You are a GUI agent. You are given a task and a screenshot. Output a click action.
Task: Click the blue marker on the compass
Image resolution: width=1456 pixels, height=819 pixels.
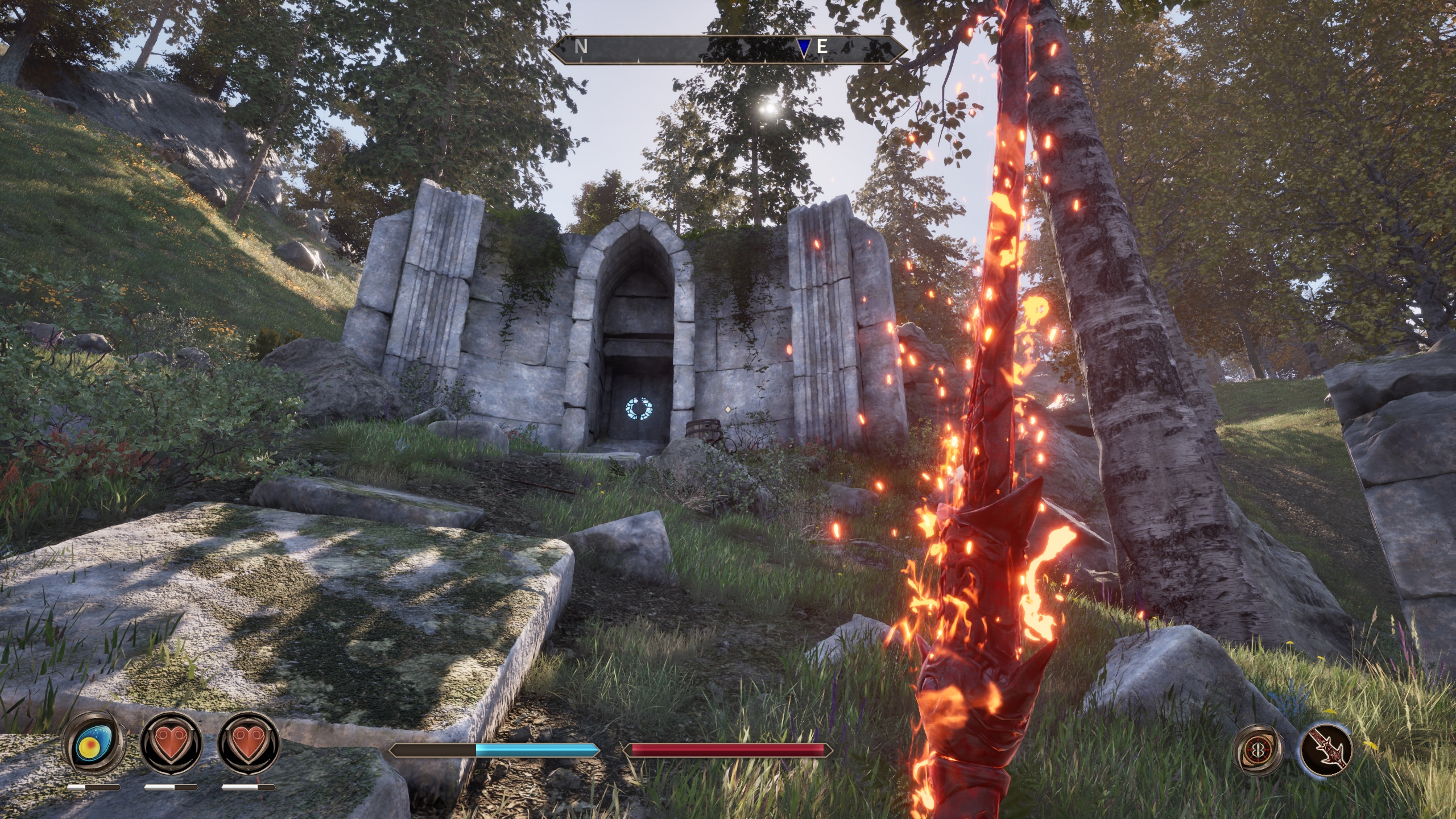[803, 48]
